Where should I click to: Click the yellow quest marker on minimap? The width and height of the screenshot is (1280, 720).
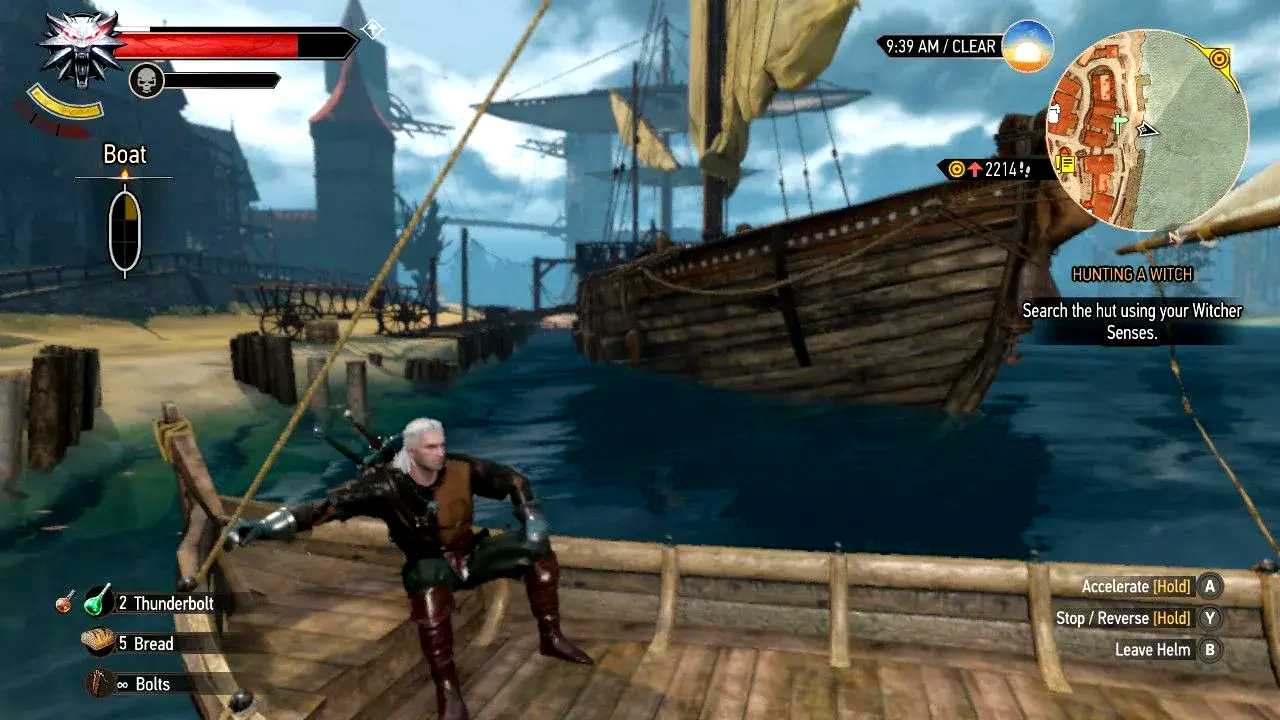point(1218,58)
